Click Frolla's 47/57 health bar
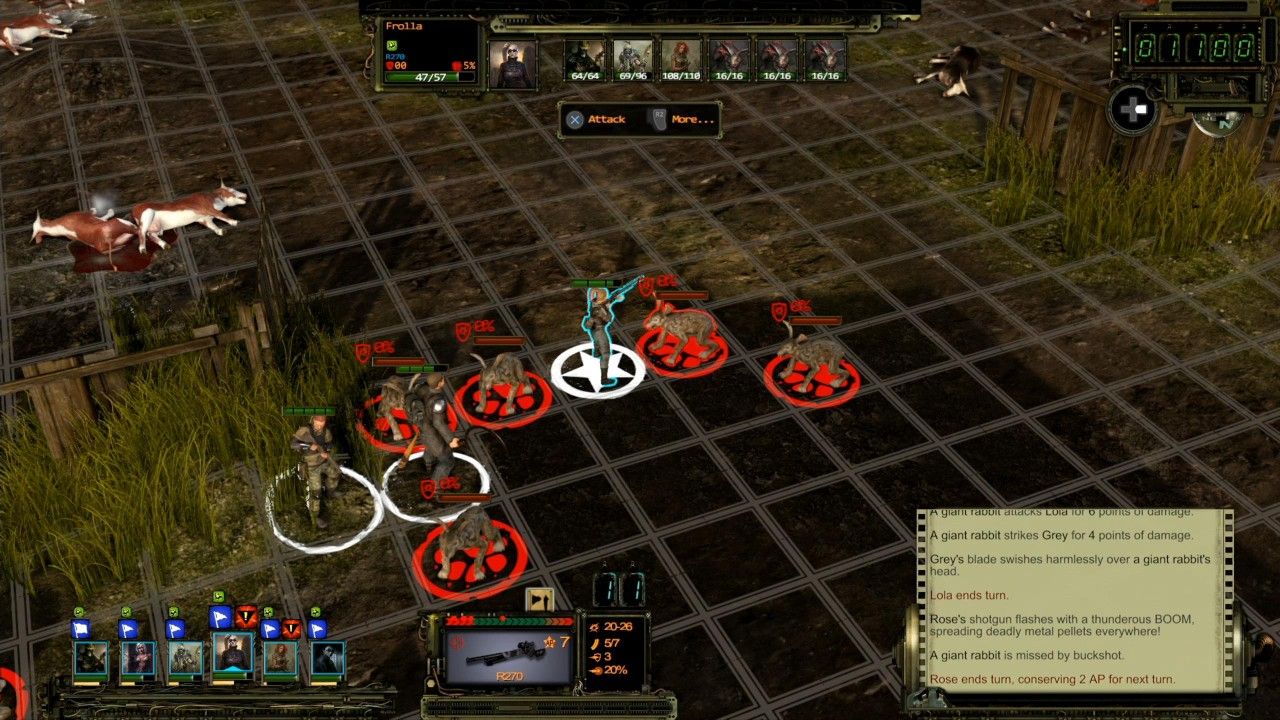 tap(430, 77)
